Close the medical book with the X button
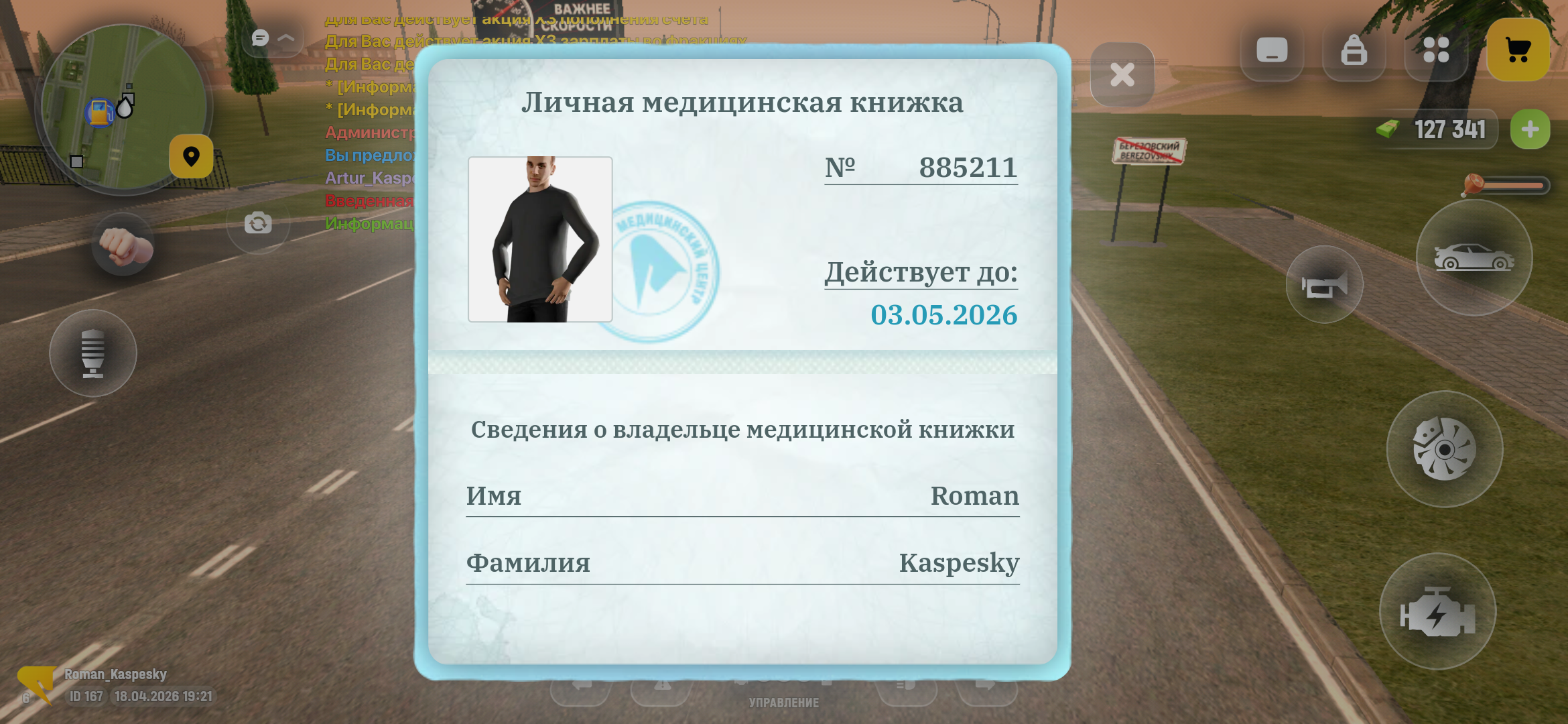The width and height of the screenshot is (1568, 724). (1122, 76)
